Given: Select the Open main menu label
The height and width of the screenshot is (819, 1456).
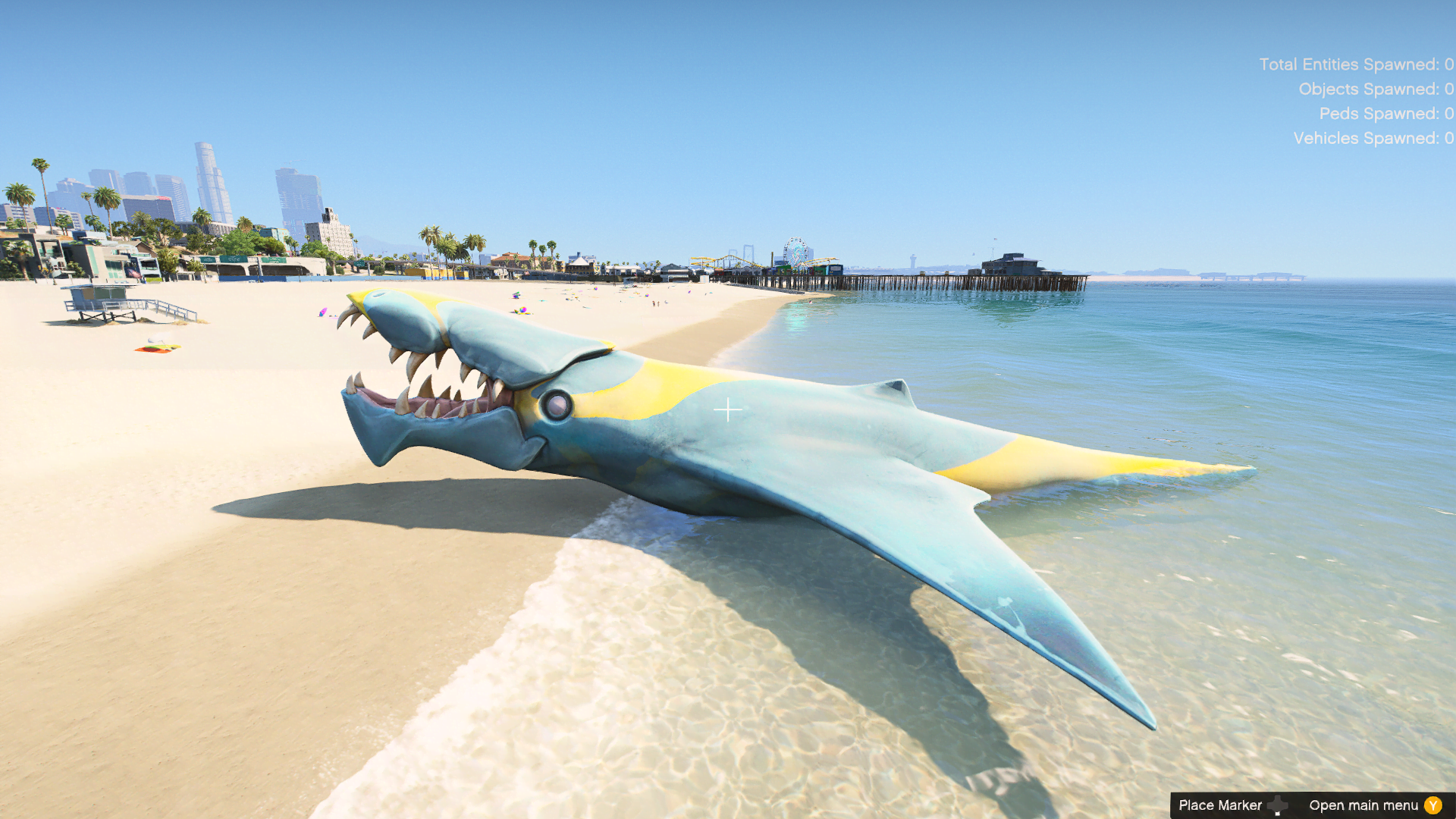Looking at the screenshot, I should [1365, 805].
